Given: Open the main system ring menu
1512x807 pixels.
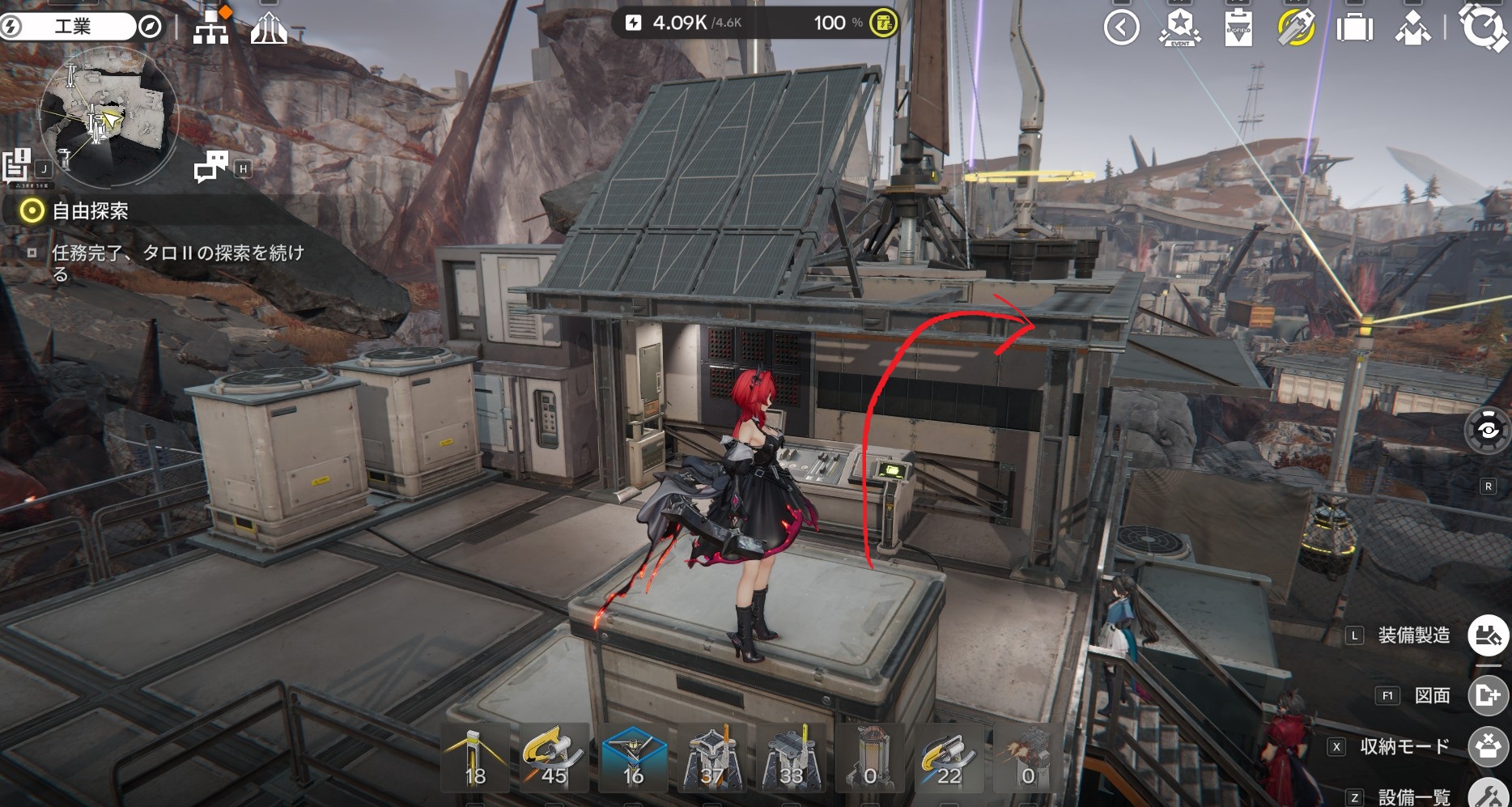Looking at the screenshot, I should click(x=1483, y=27).
